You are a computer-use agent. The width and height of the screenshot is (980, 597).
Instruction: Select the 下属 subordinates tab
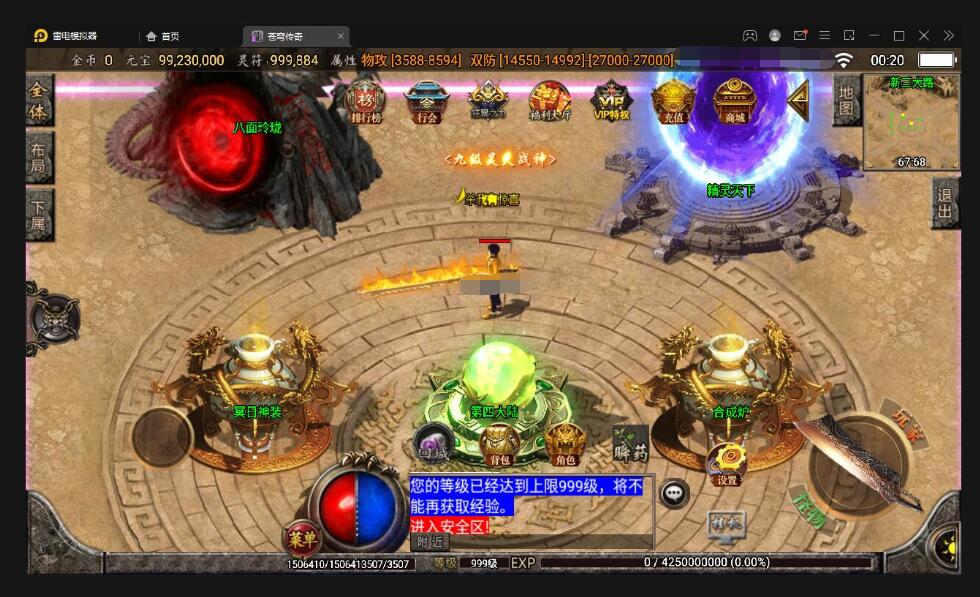[38, 213]
